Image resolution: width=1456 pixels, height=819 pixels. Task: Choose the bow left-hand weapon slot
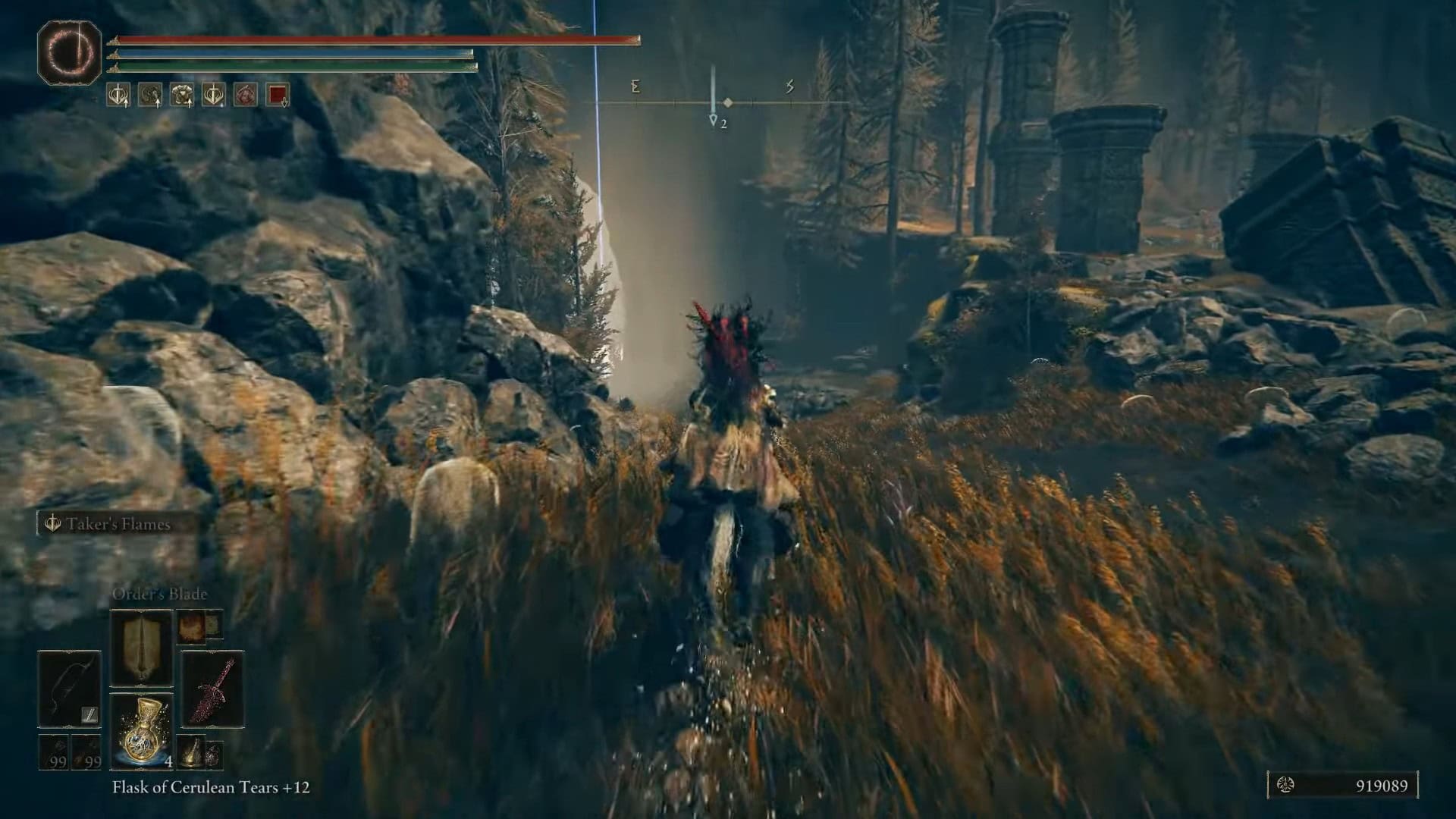tap(70, 689)
